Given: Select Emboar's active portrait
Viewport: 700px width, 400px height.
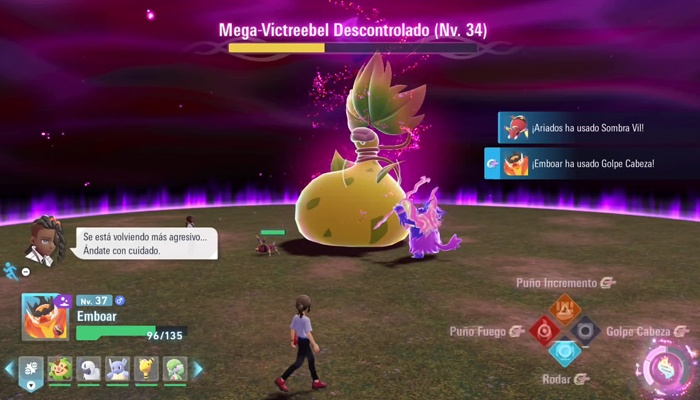Looking at the screenshot, I should coord(46,315).
